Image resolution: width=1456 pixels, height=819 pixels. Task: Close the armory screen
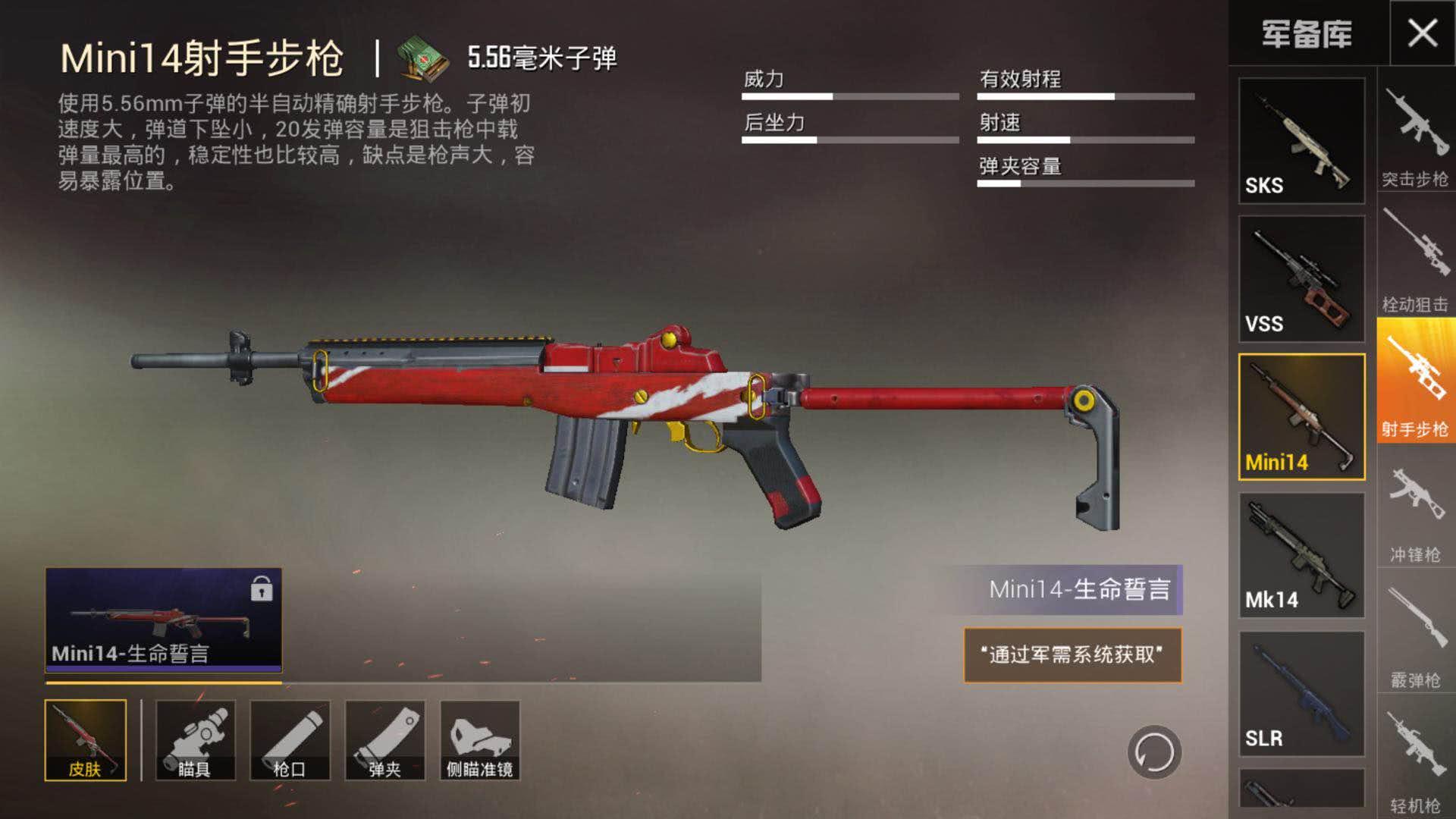(1422, 33)
